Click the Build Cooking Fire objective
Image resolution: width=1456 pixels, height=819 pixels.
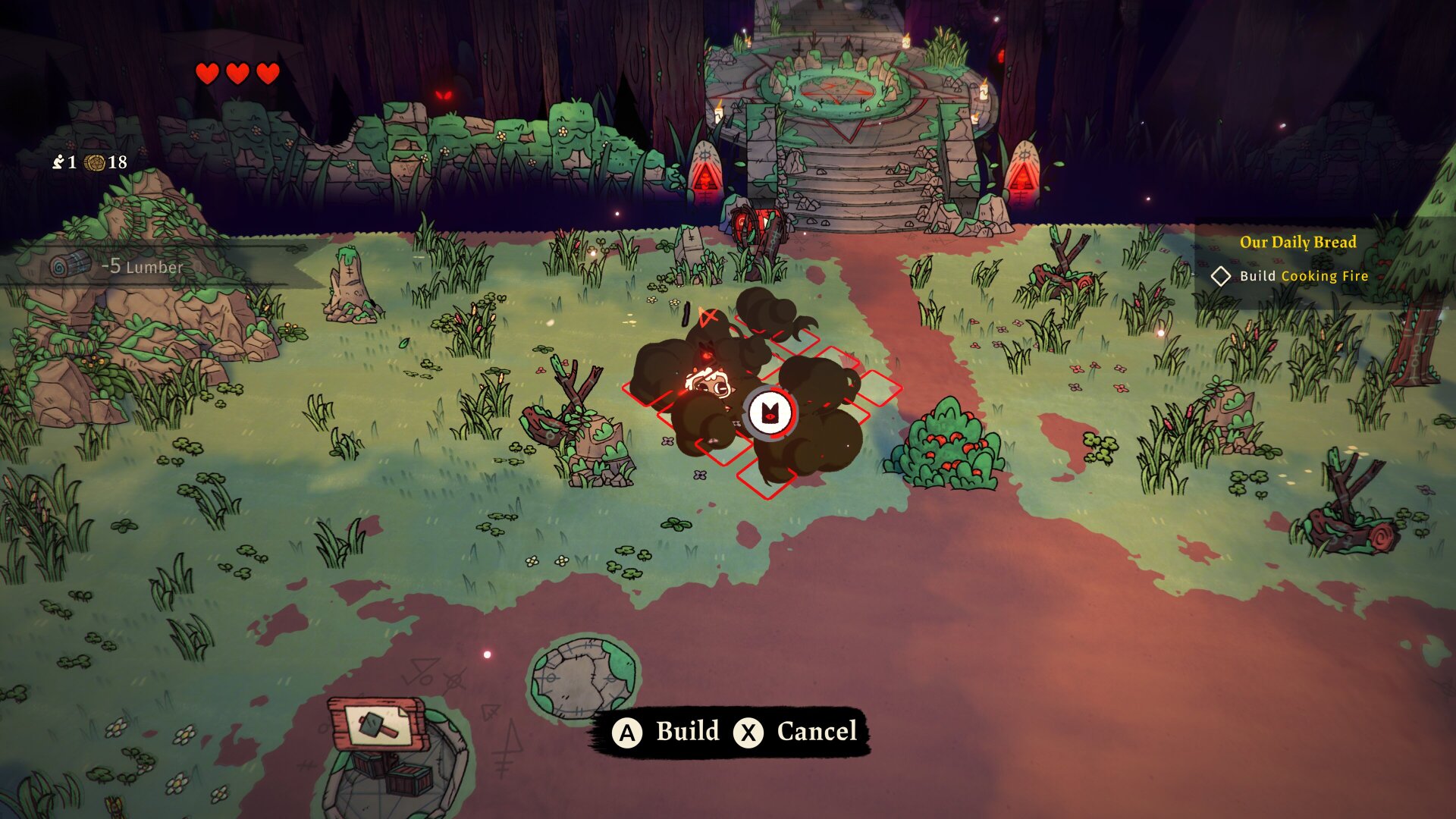[1303, 276]
